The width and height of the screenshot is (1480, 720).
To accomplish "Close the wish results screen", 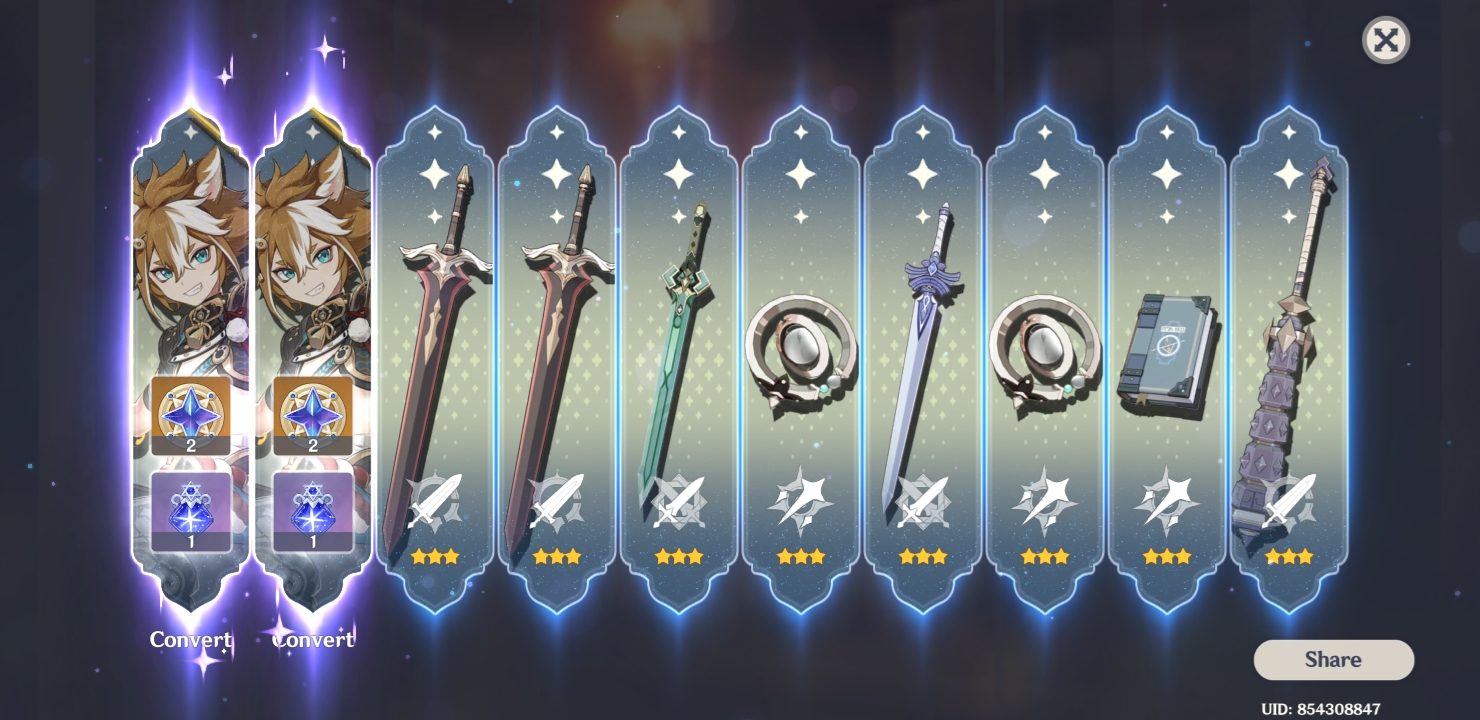I will pos(1385,41).
